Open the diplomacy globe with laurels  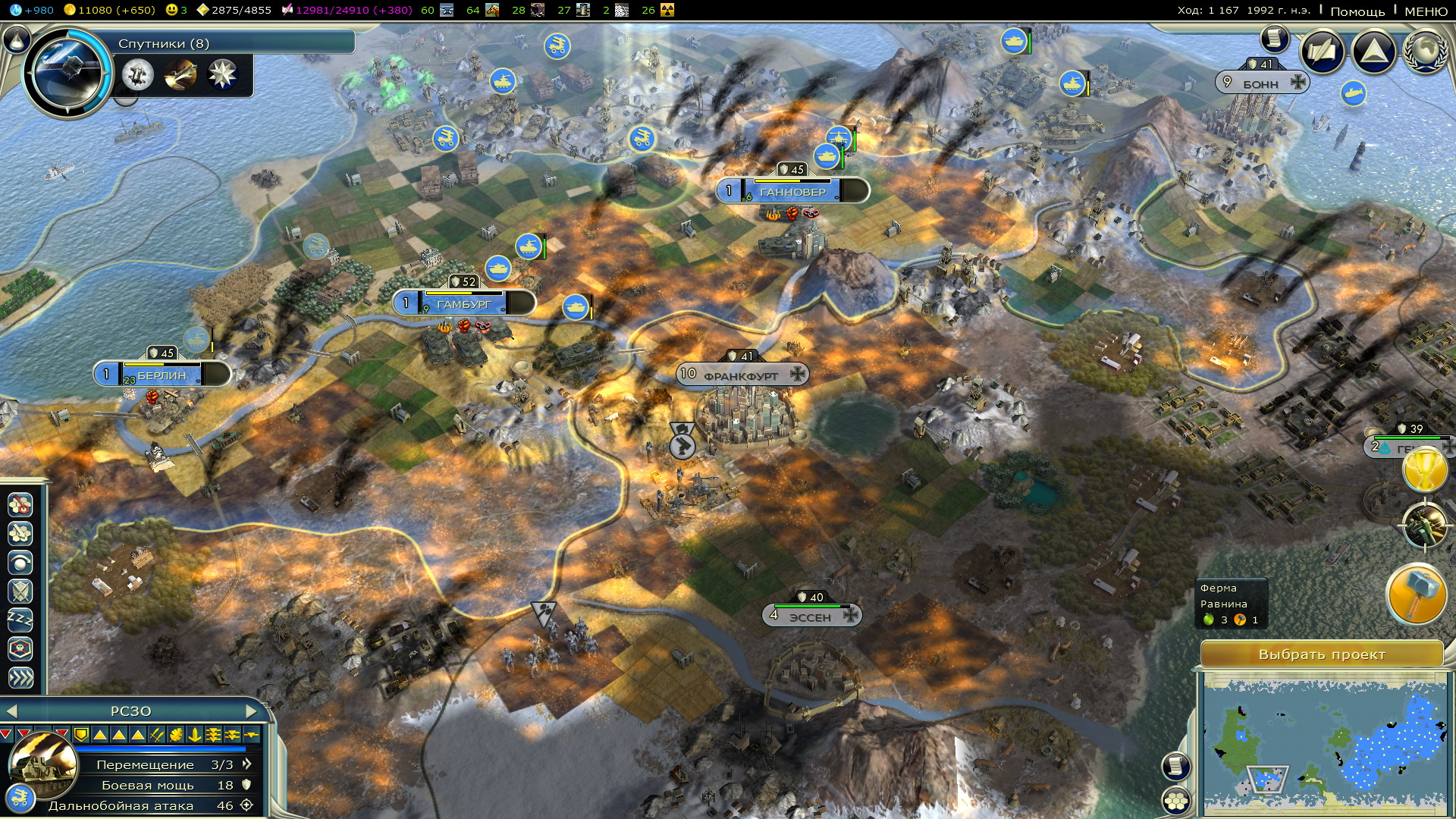[x=1426, y=52]
